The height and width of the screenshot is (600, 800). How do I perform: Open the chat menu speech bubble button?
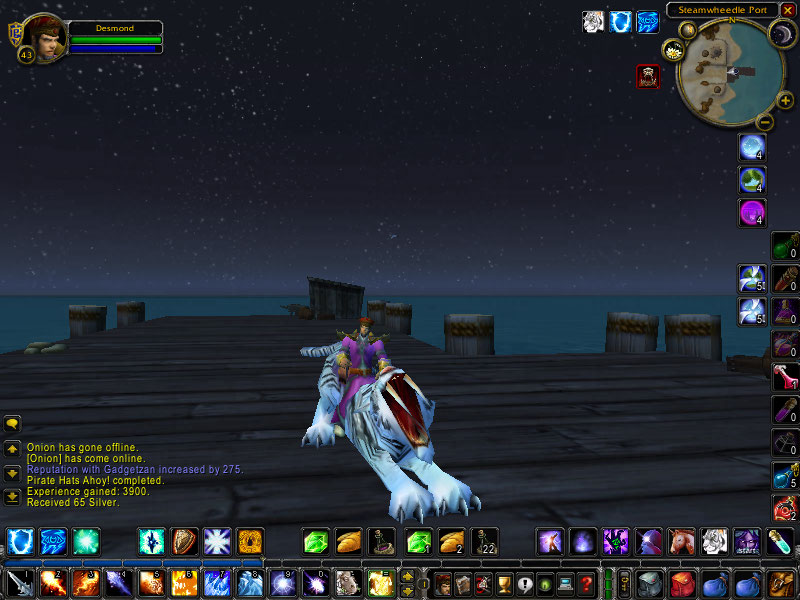point(12,424)
